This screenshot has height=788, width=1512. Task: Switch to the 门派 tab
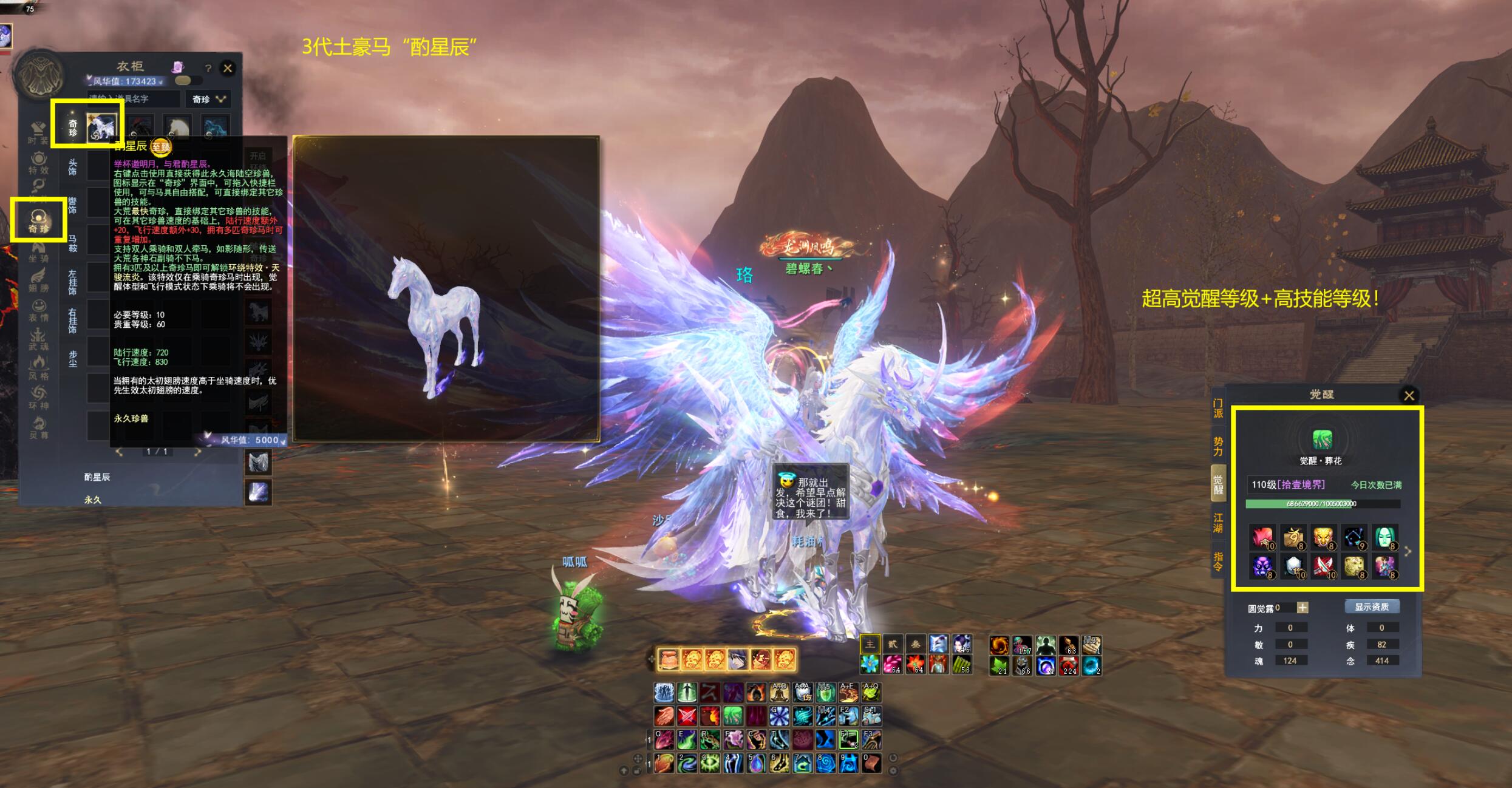click(x=1217, y=409)
